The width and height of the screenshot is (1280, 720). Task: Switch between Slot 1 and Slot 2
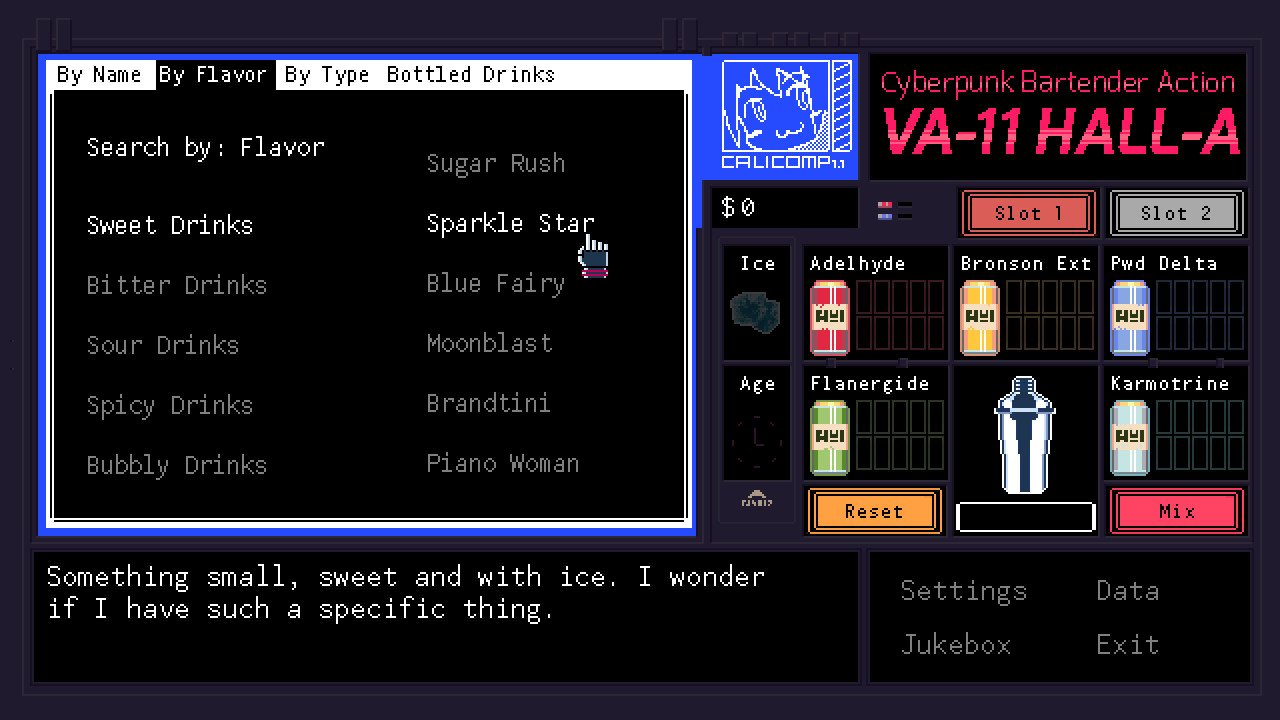(x=1028, y=212)
